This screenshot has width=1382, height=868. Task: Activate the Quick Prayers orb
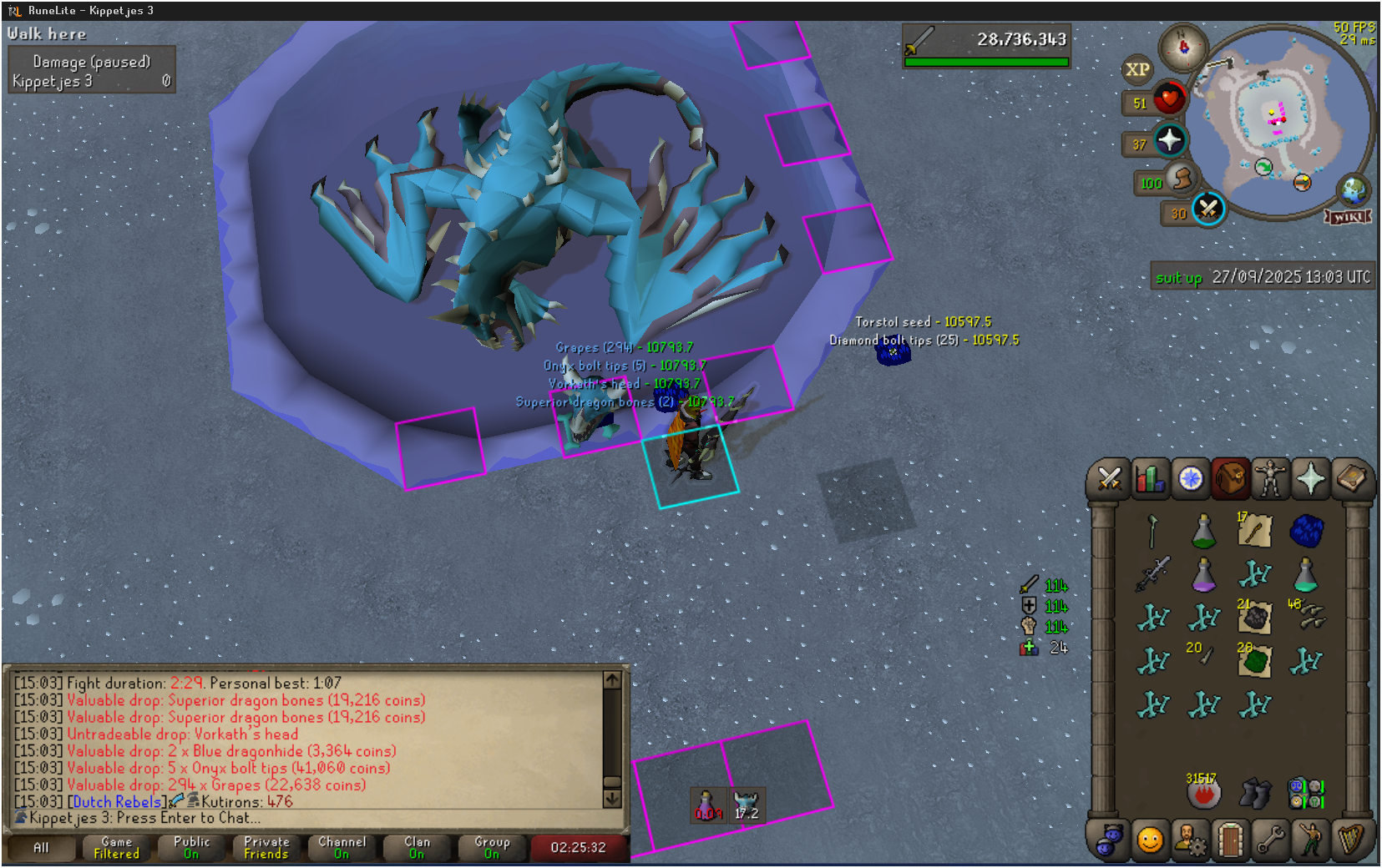click(1169, 140)
